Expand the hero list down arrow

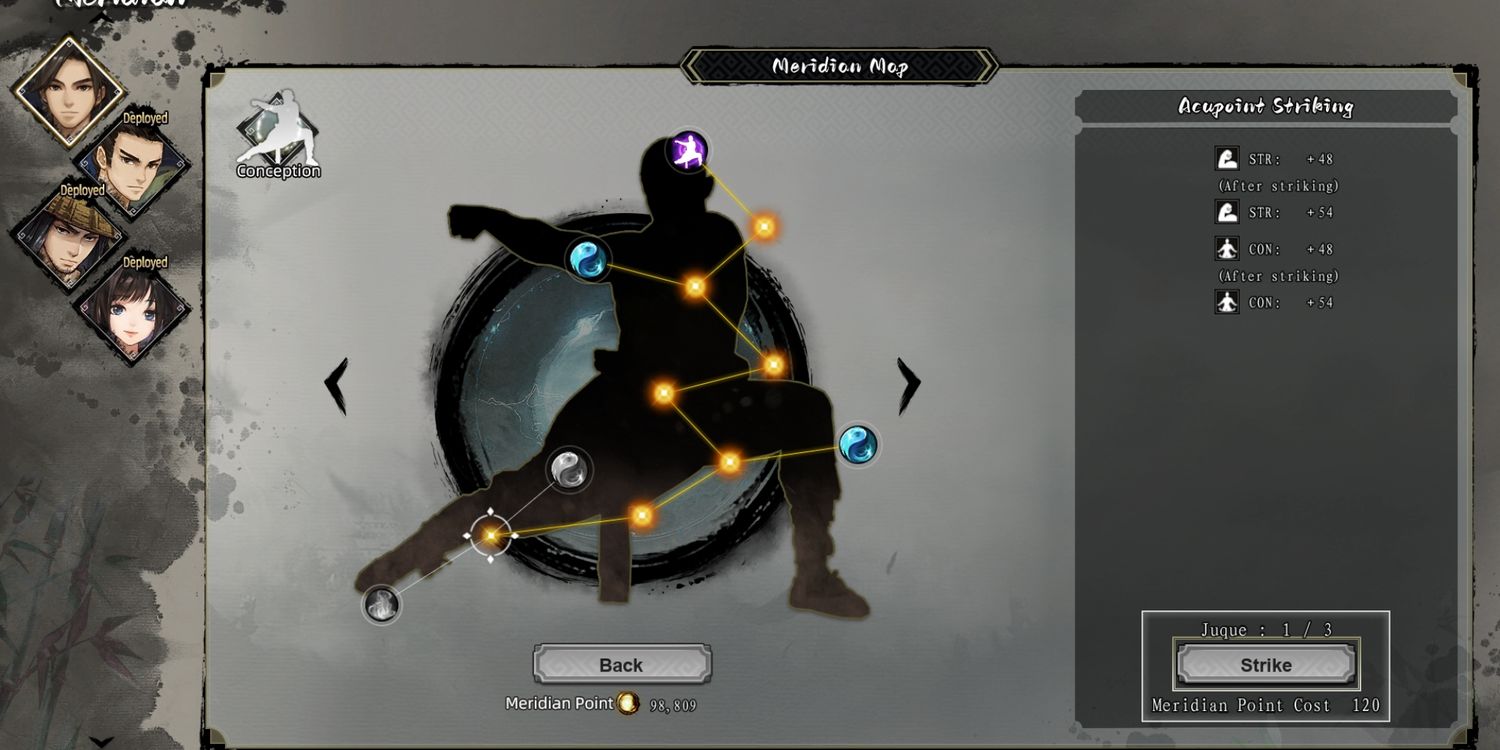point(101,741)
